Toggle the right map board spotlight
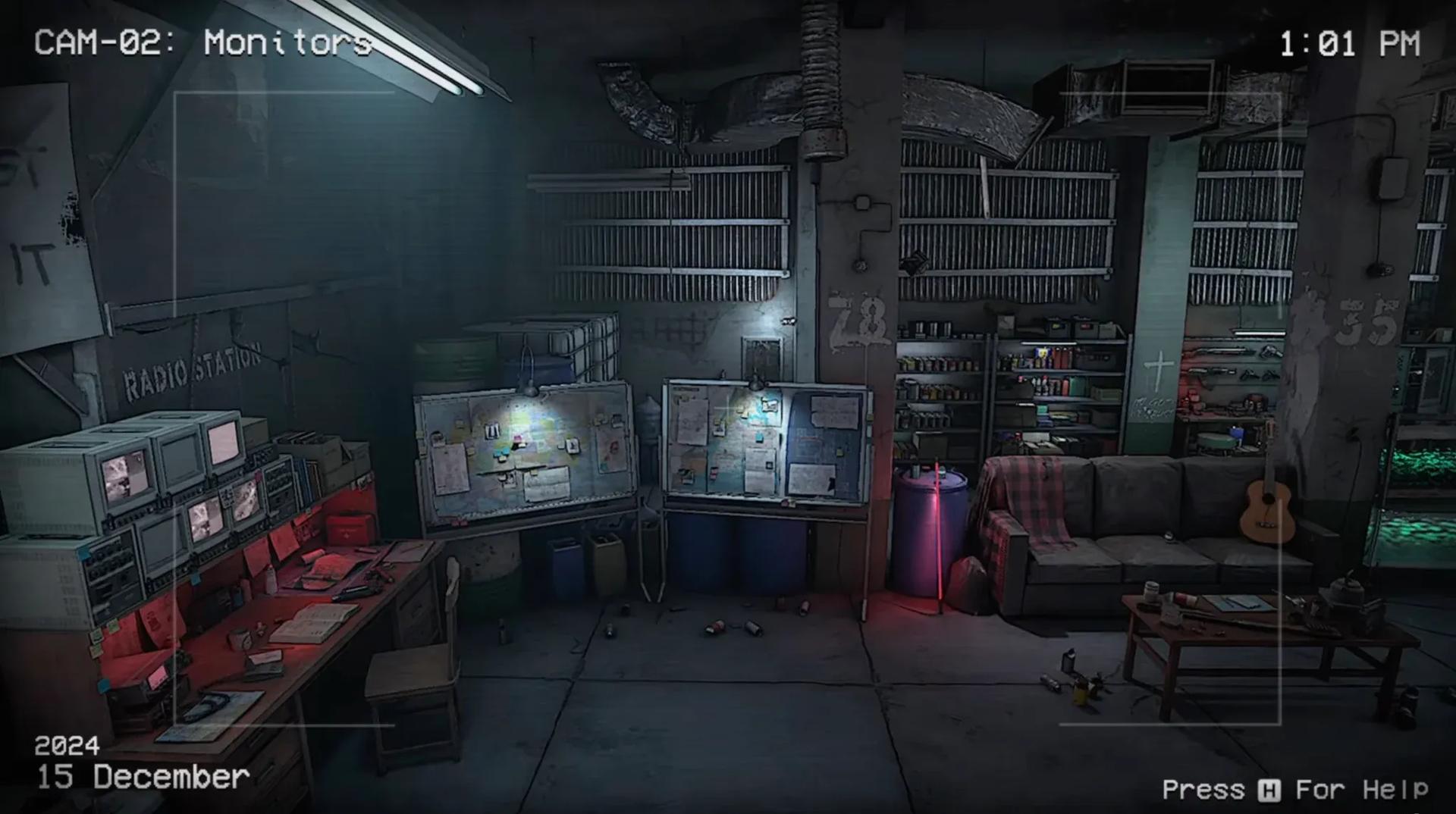 click(x=755, y=383)
